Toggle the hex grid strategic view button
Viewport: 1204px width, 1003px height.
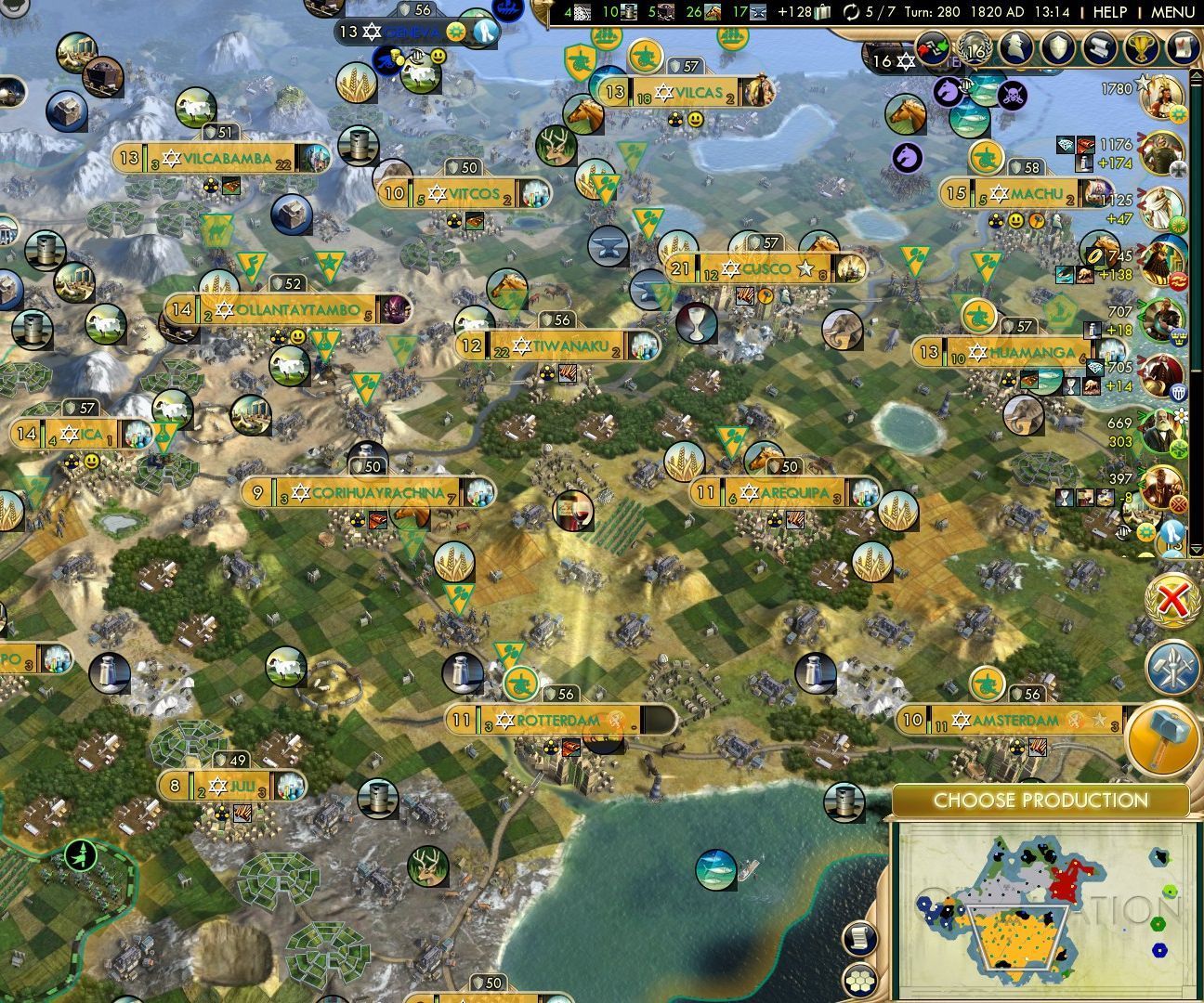[x=861, y=979]
